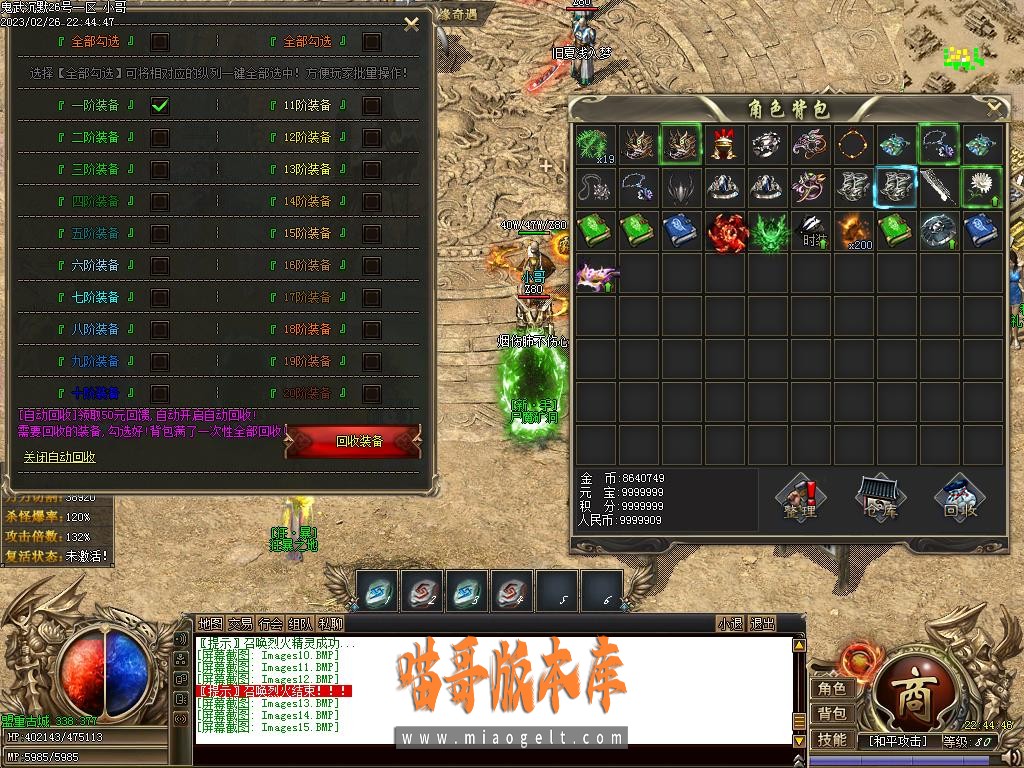Click the 关闭自动回收 link
The image size is (1024, 768).
60,457
